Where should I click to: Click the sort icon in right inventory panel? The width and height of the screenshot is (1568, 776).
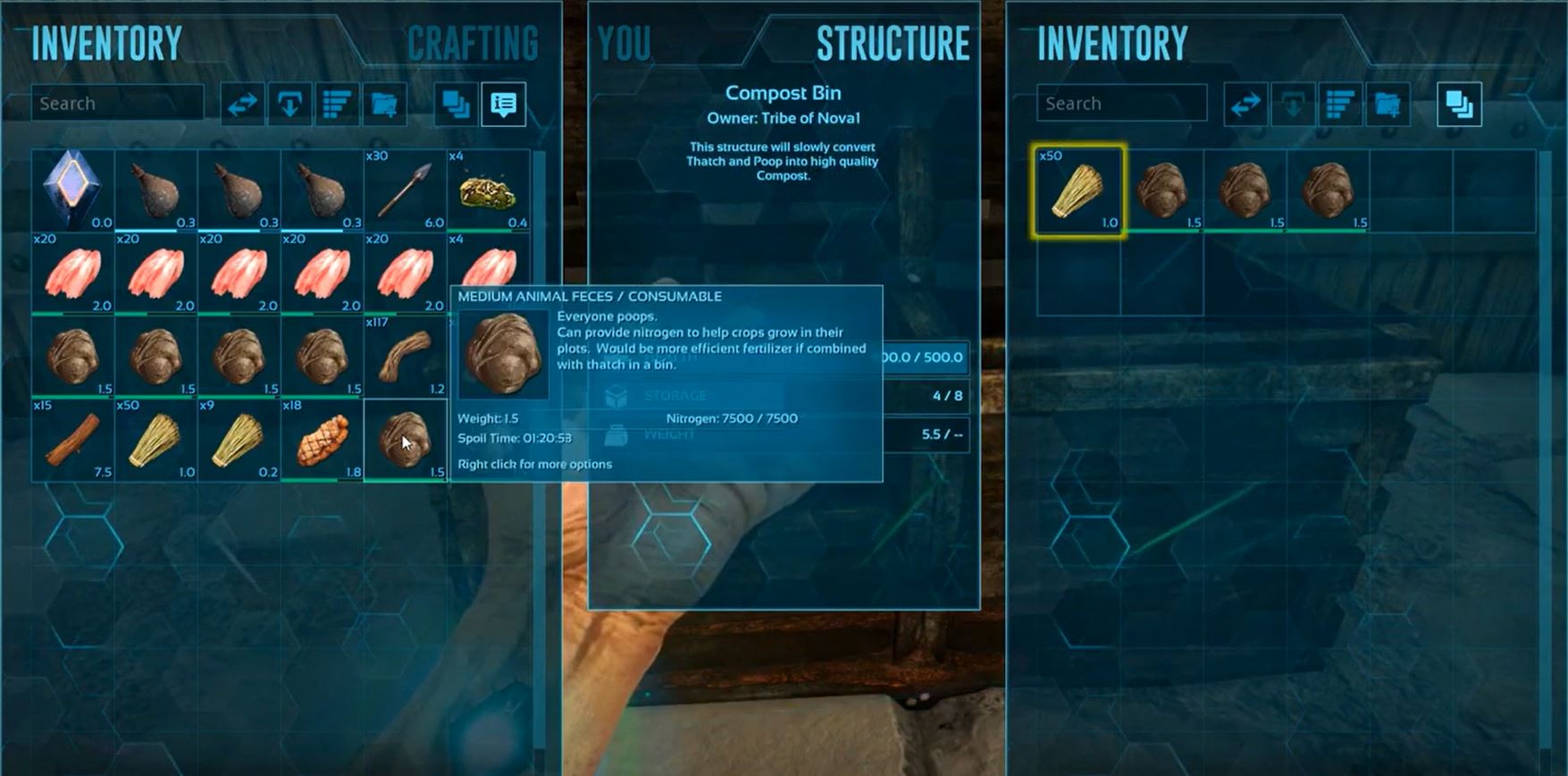point(1338,103)
